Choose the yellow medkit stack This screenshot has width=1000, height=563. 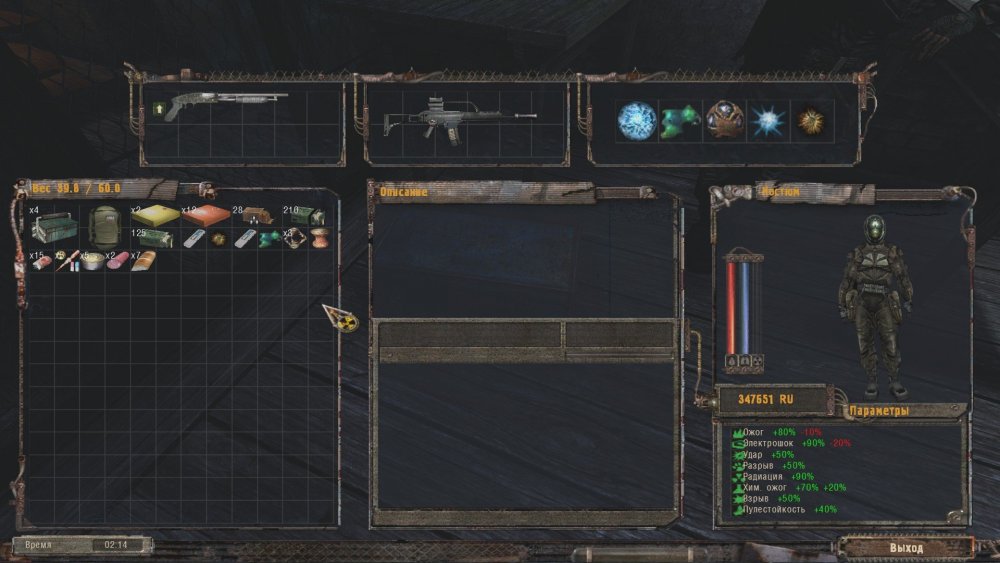click(155, 216)
